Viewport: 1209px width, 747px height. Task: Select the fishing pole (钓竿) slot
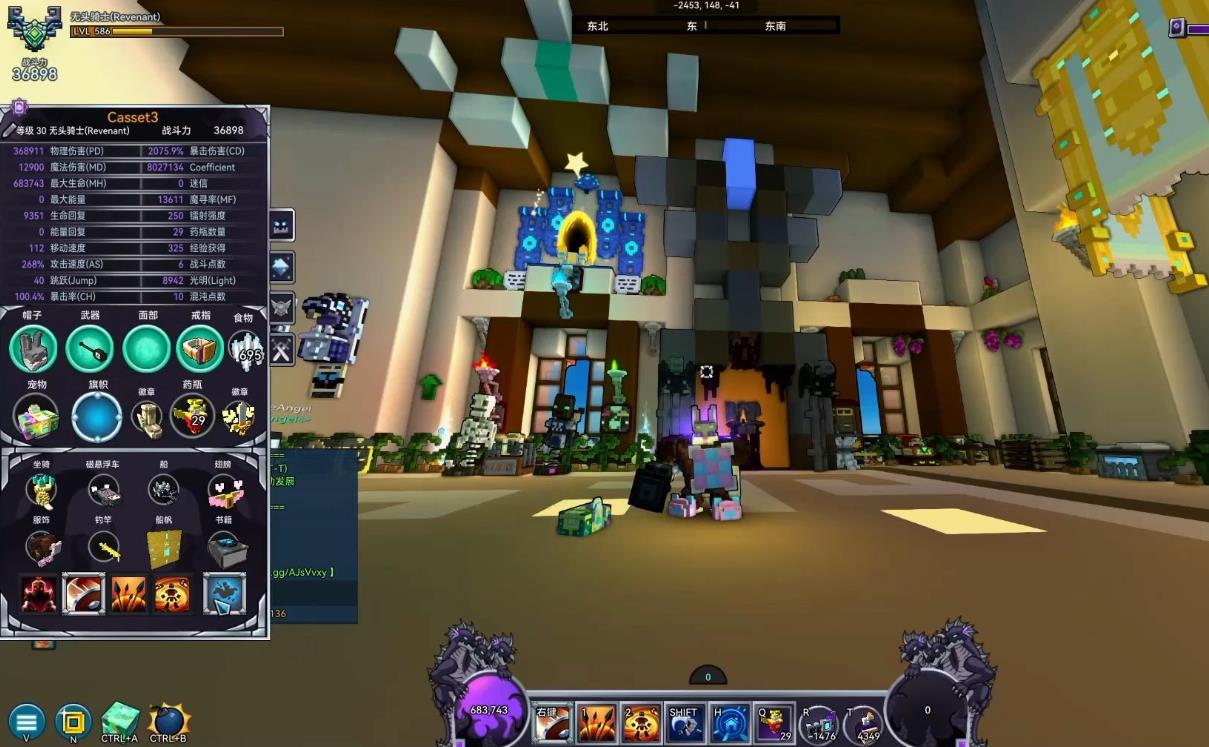pos(104,548)
